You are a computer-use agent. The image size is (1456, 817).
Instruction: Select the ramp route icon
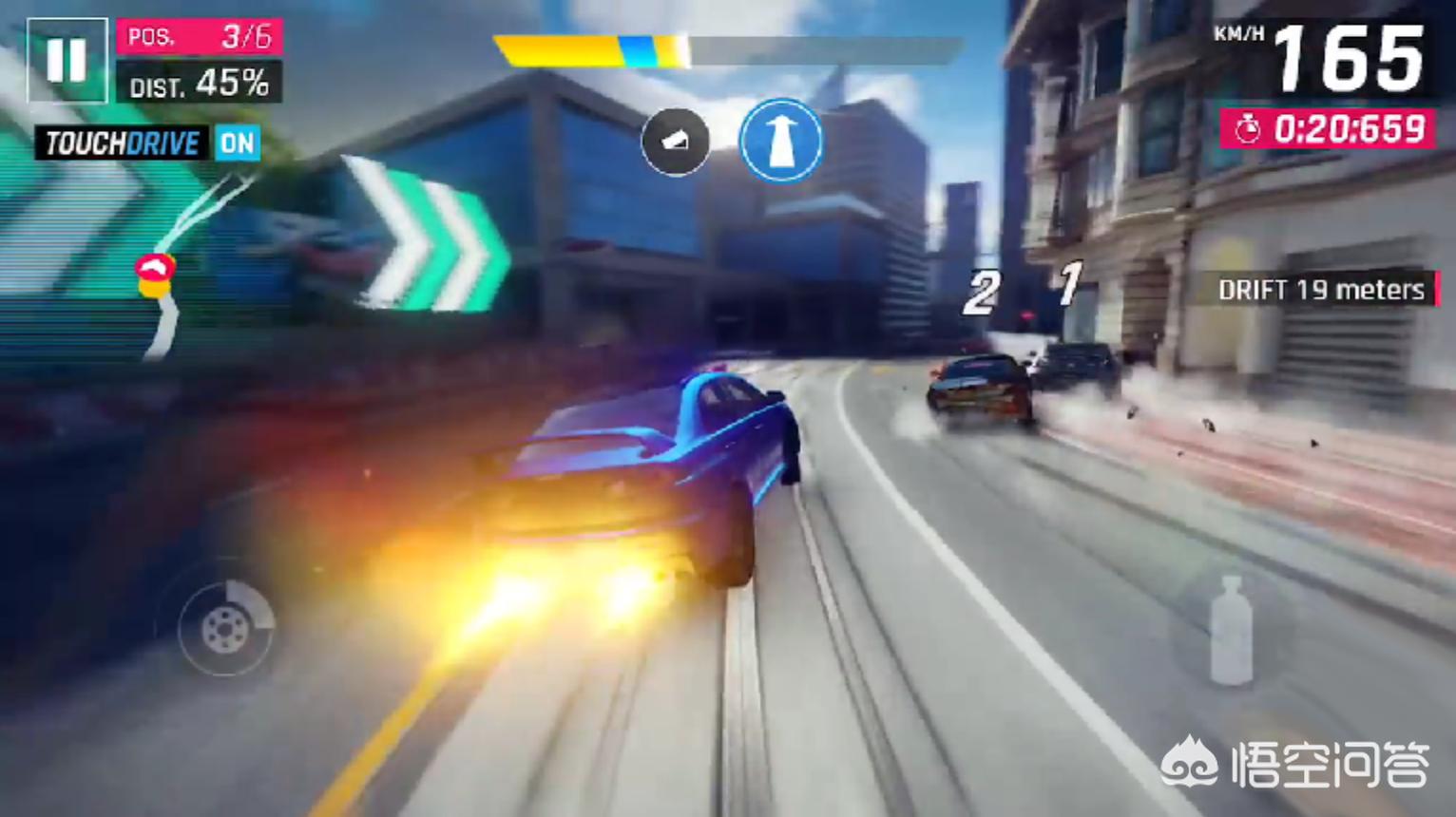pos(675,142)
